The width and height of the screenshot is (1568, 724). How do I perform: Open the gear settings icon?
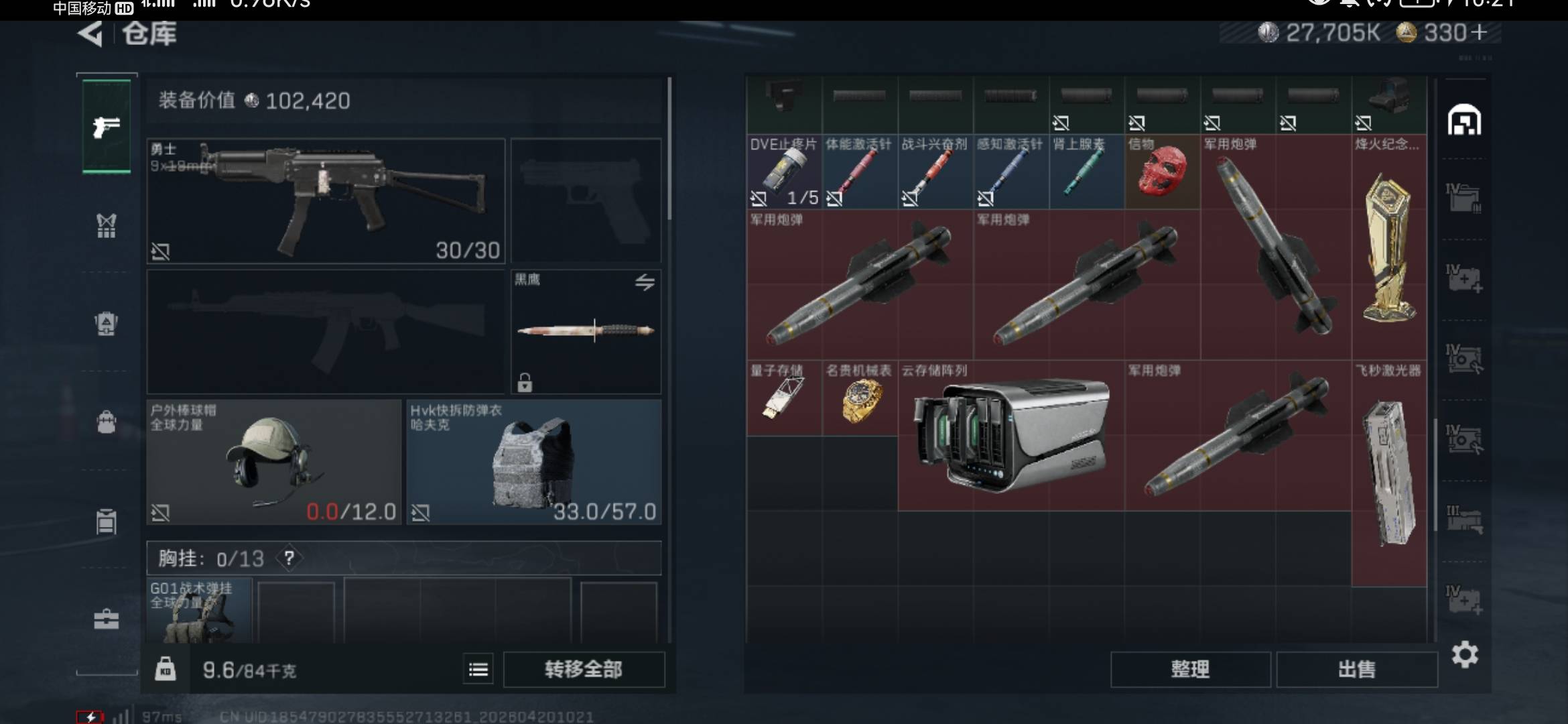pos(1465,654)
